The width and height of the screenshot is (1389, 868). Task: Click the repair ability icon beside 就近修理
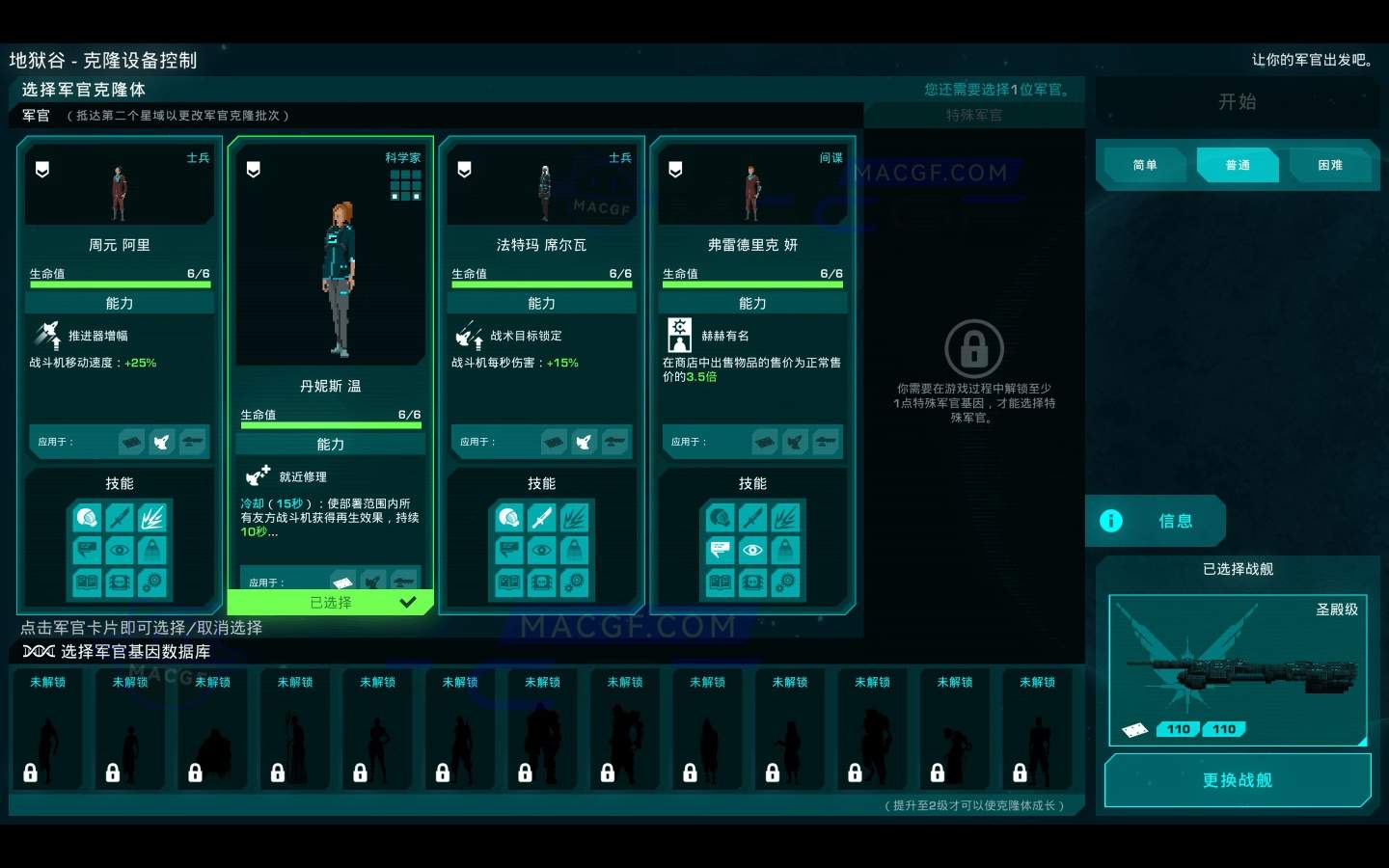coord(257,474)
